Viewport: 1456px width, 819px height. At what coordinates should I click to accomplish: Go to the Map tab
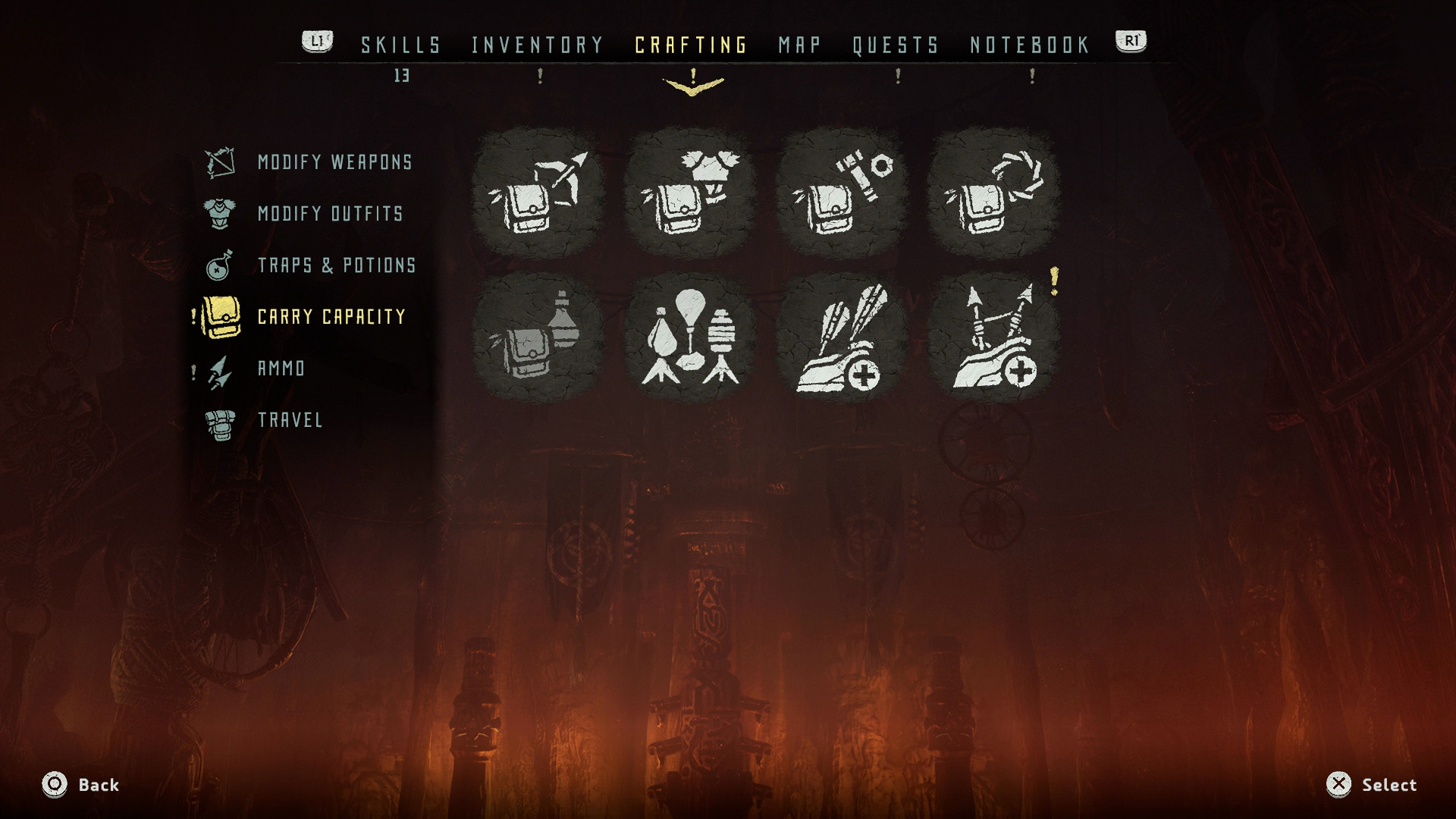799,45
